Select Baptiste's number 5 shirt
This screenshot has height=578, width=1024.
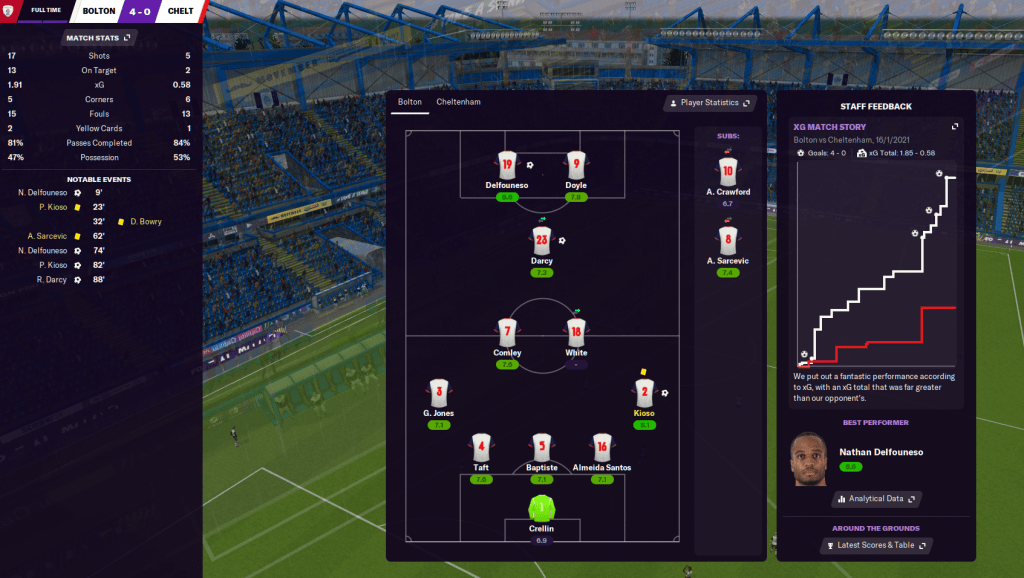click(542, 448)
